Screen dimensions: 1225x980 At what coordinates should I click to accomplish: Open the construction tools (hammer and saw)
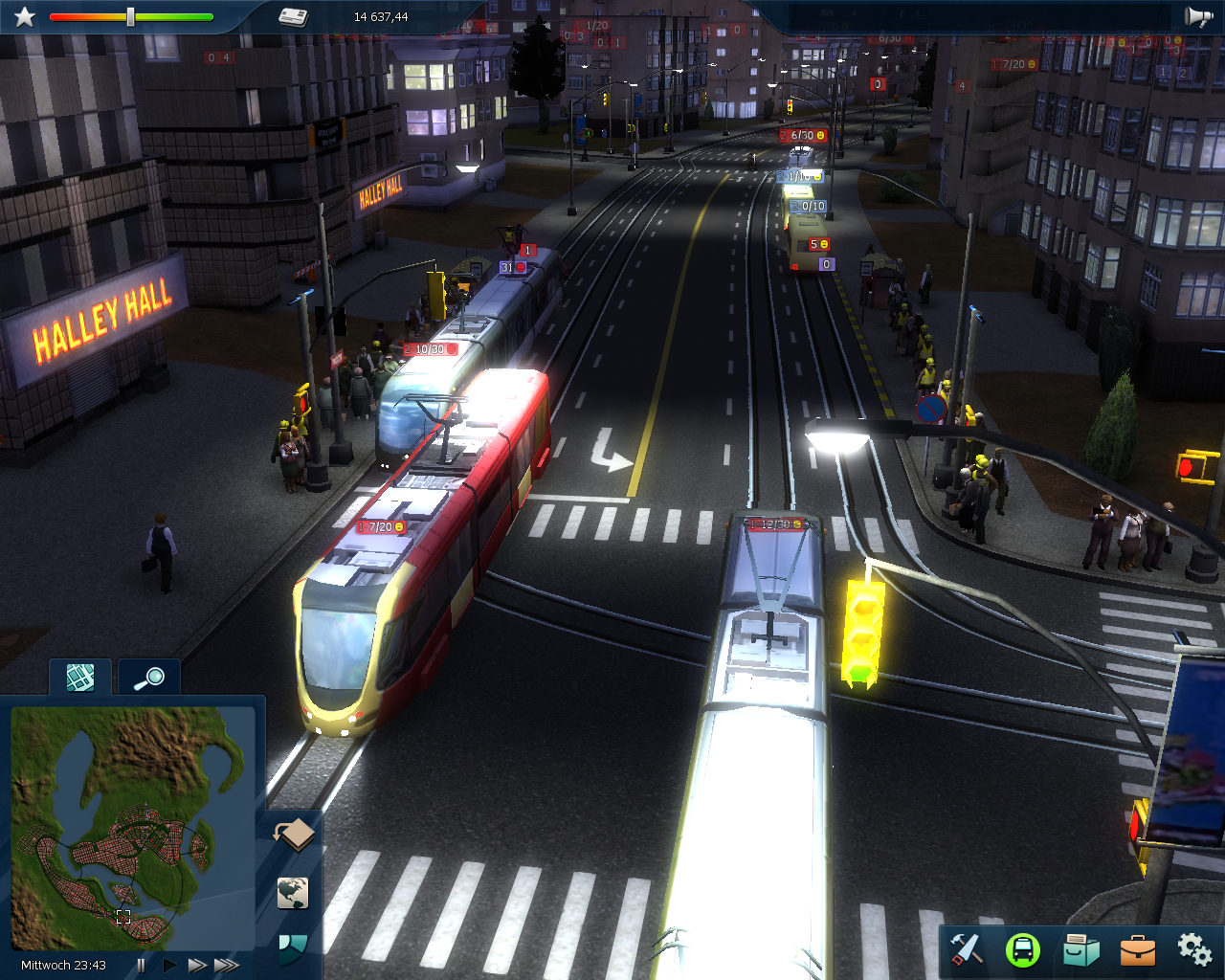pos(967,949)
